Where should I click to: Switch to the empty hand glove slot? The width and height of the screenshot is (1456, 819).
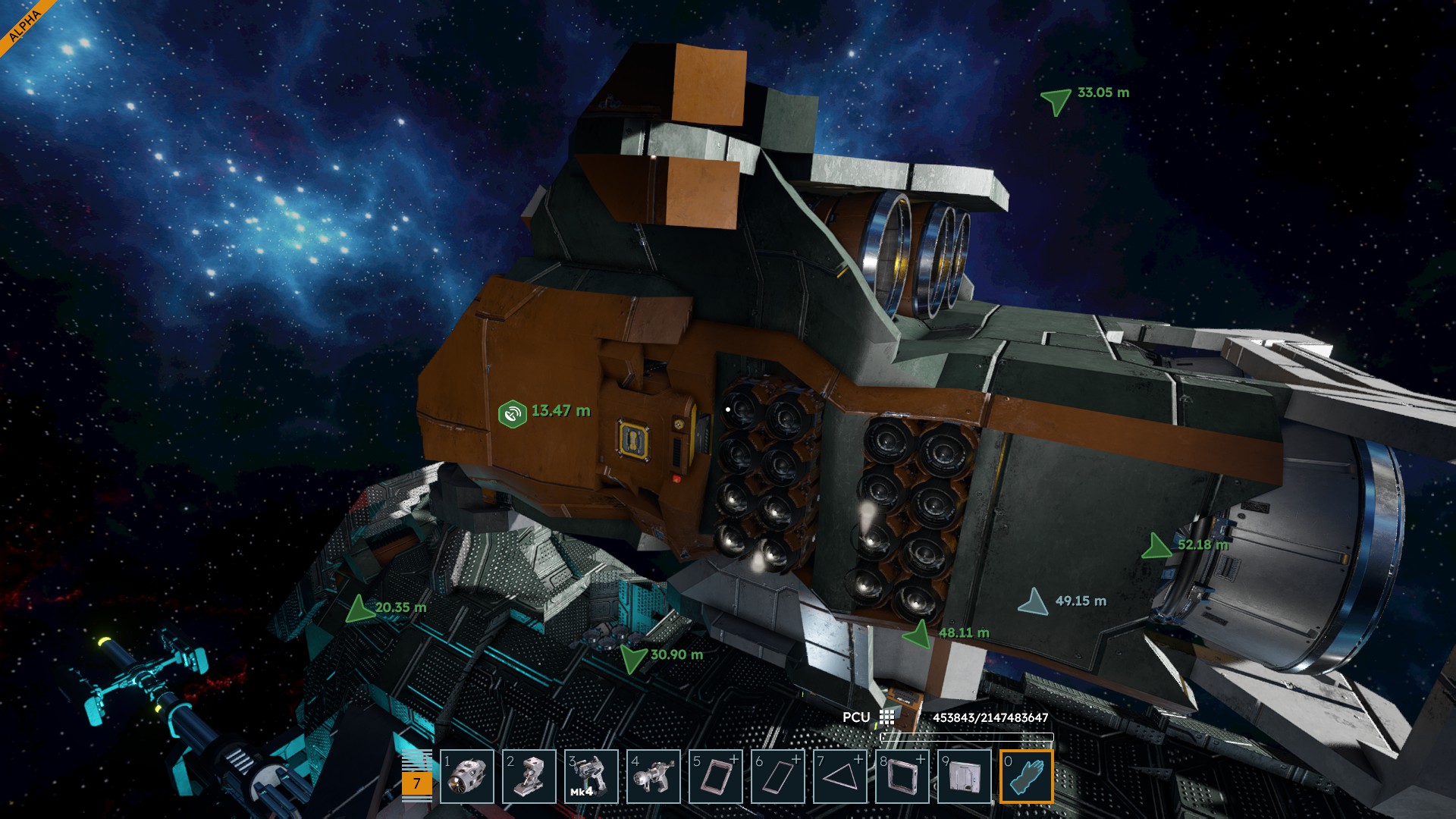click(x=1027, y=777)
